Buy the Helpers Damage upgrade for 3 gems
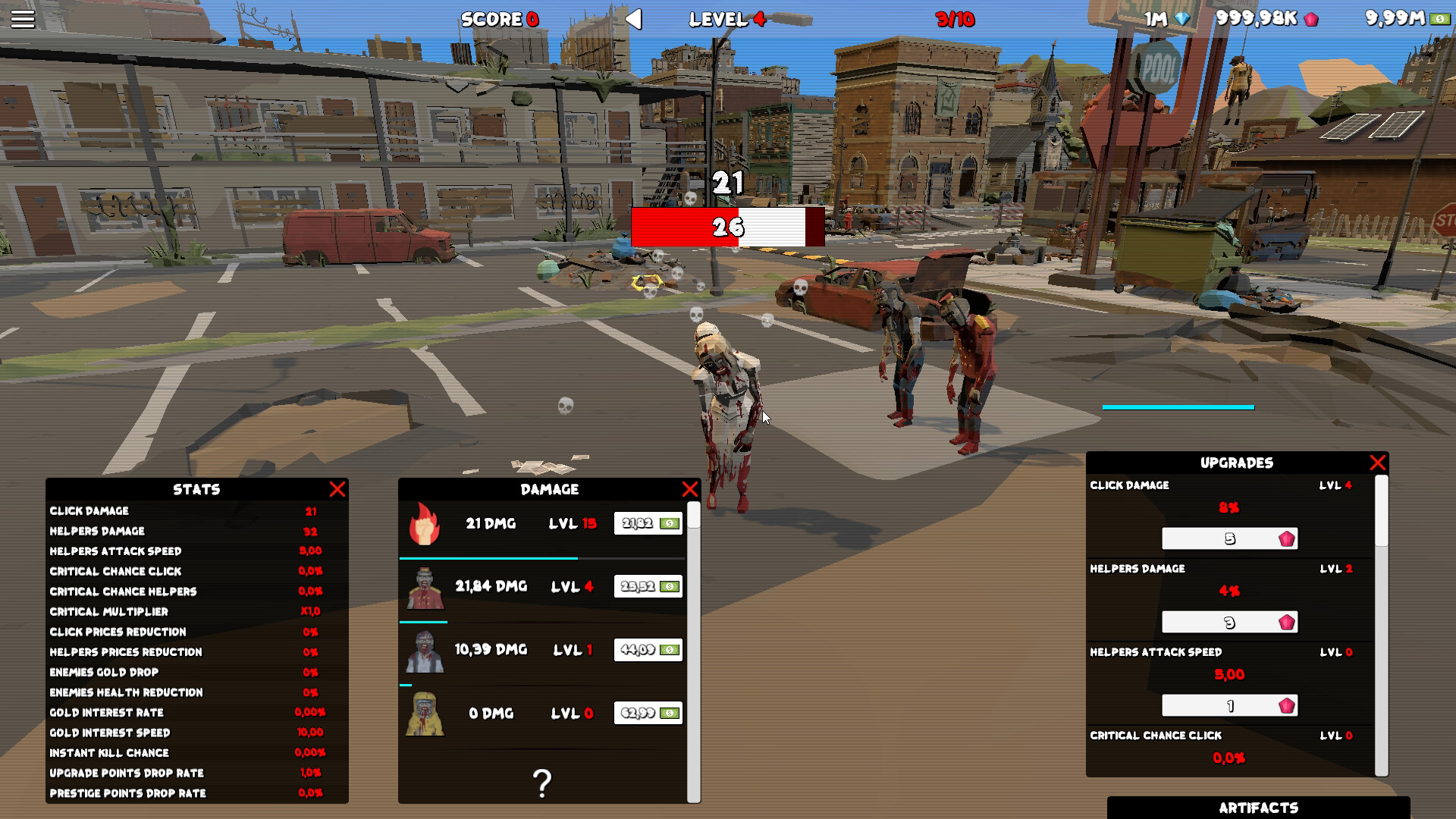1456x819 pixels. 1228,622
